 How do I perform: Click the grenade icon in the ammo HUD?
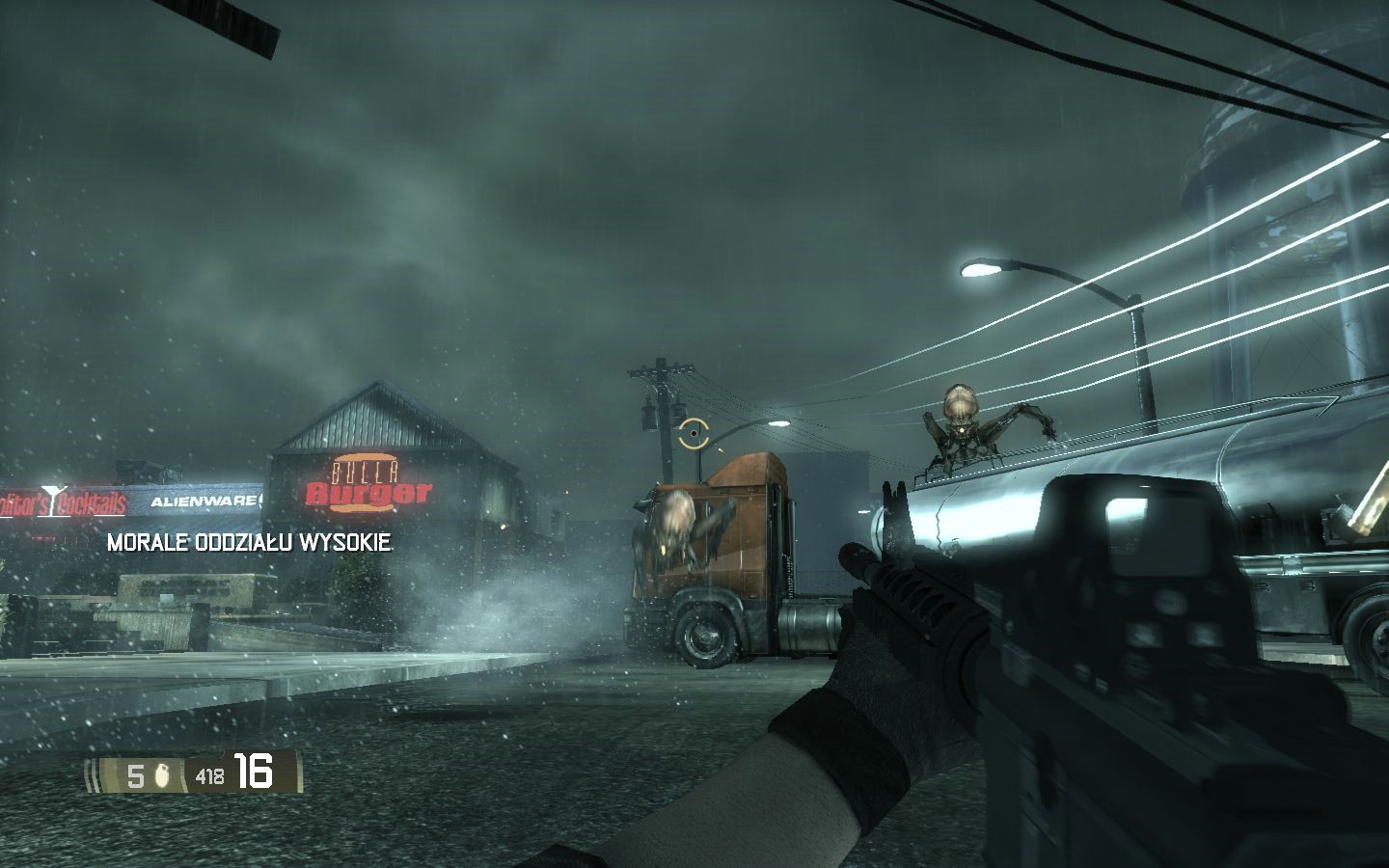pyautogui.click(x=161, y=774)
